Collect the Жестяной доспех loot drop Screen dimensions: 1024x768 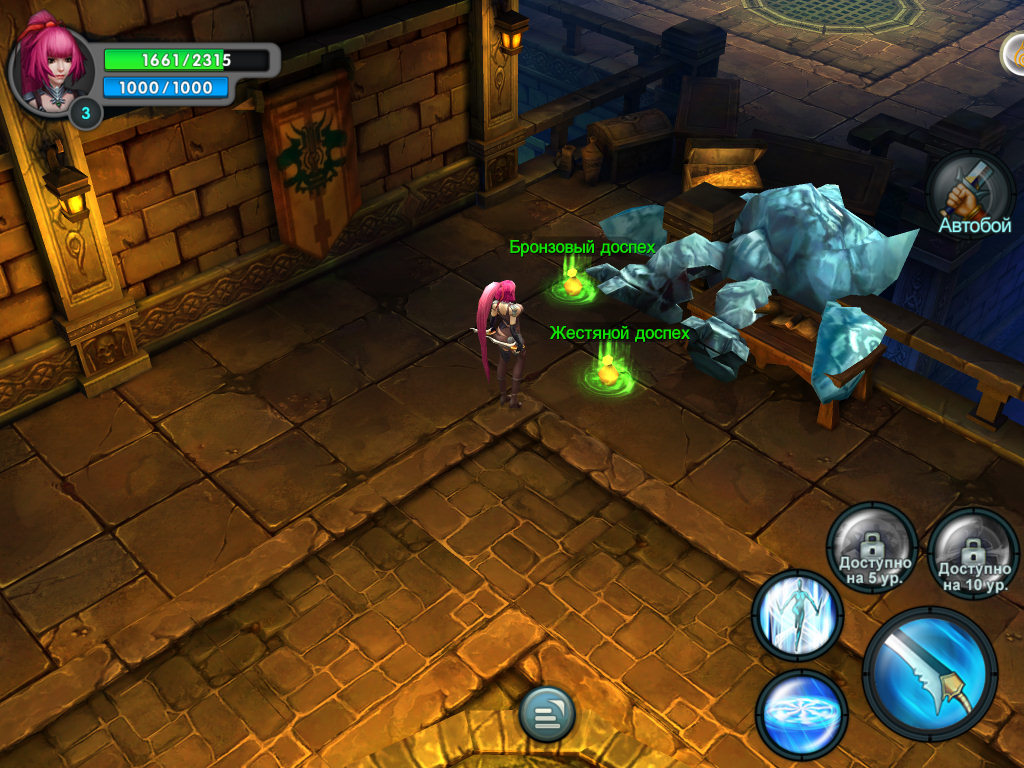(x=607, y=371)
